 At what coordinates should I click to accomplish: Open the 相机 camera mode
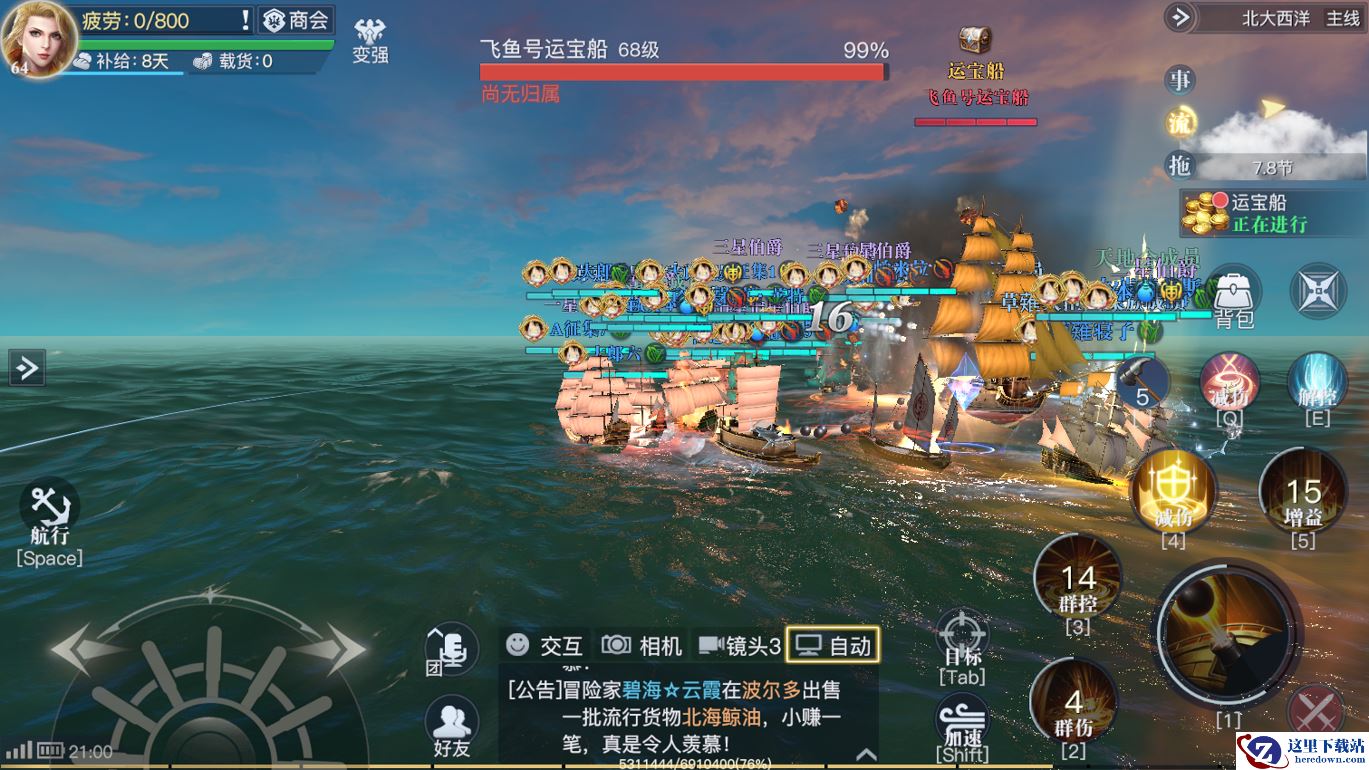coord(642,646)
